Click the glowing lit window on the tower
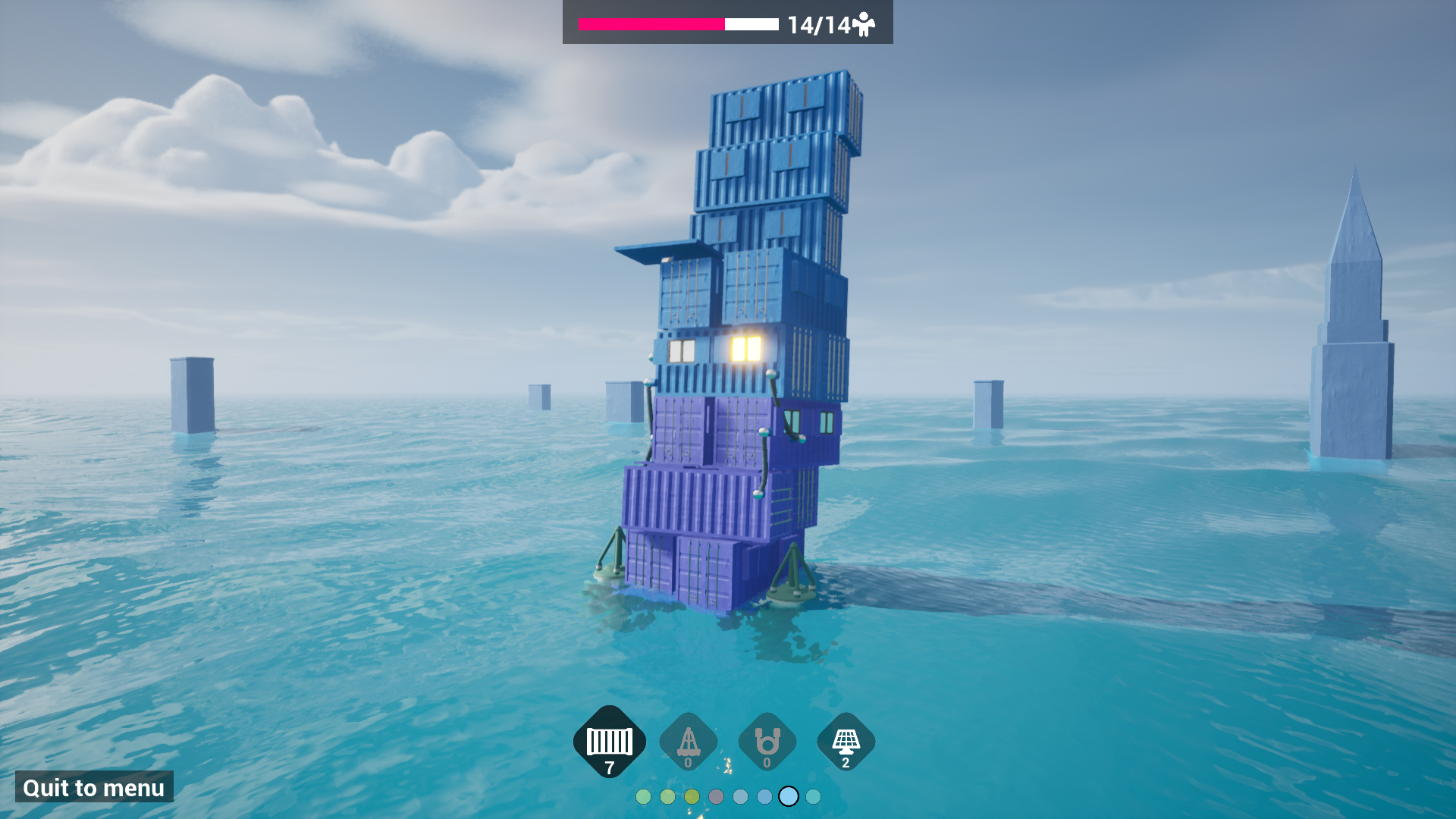Viewport: 1456px width, 819px height. [x=746, y=349]
